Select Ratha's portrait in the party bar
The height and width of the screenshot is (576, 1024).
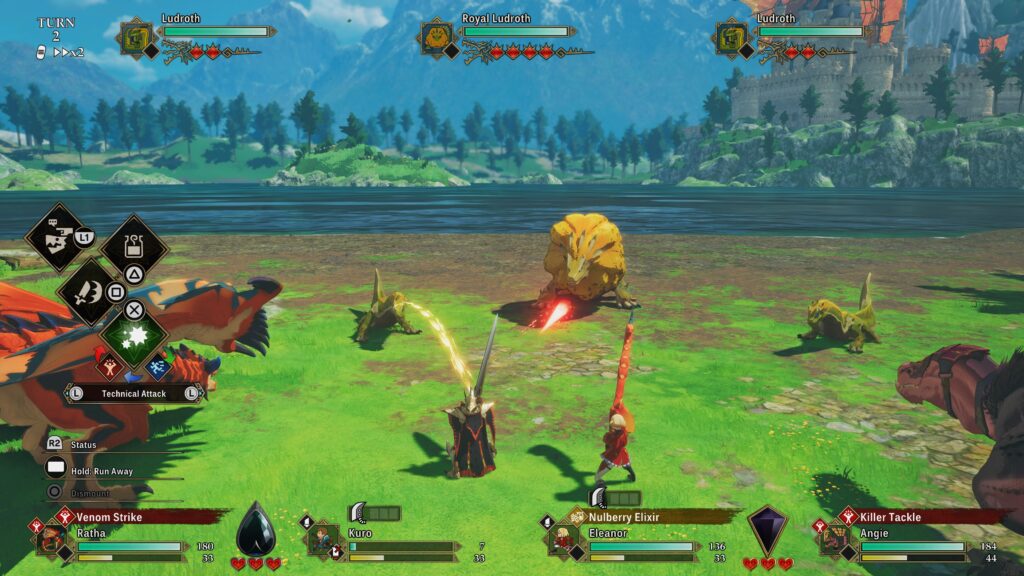pyautogui.click(x=52, y=538)
